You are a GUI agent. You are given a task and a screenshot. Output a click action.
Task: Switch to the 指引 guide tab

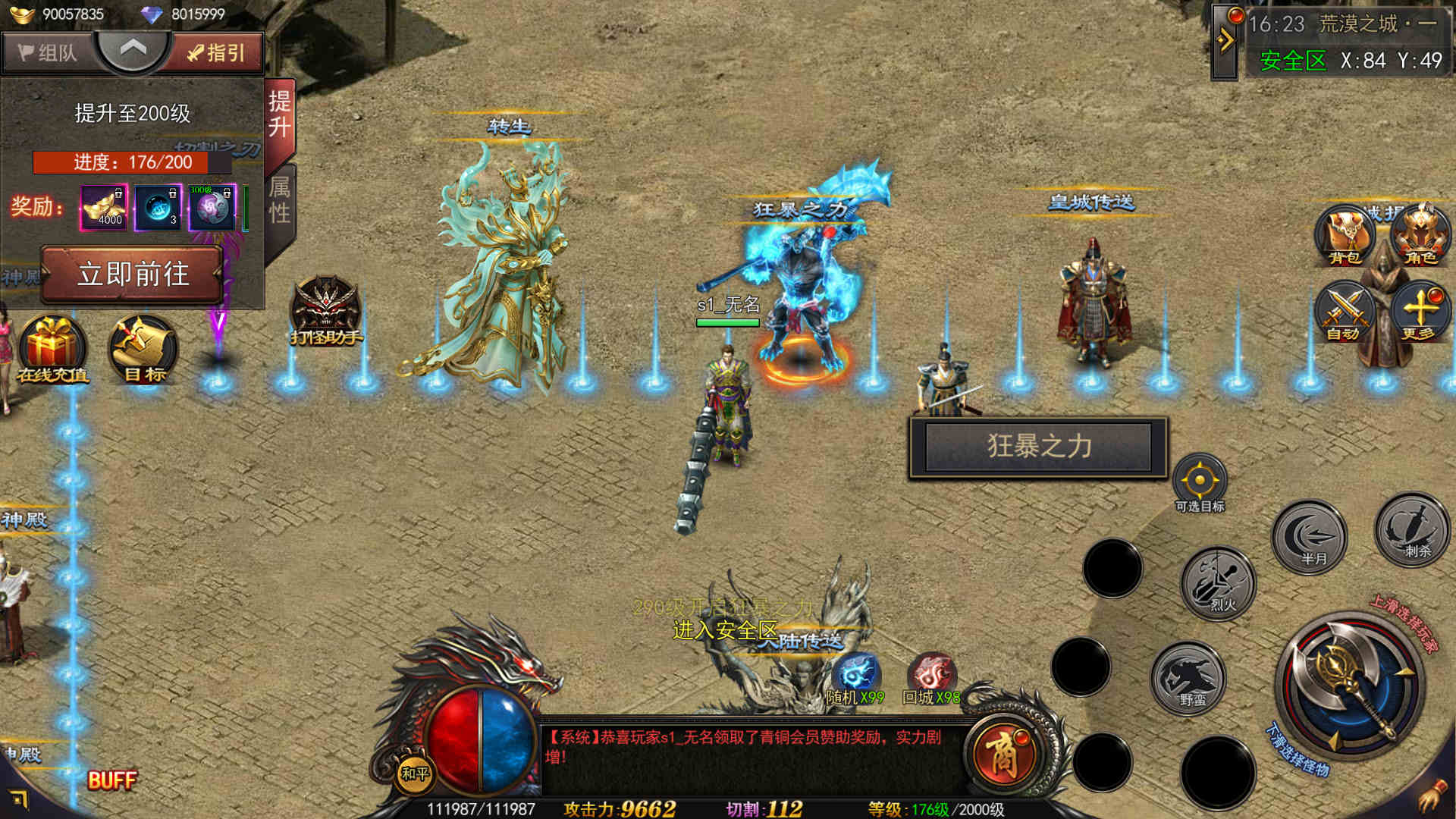tap(217, 52)
